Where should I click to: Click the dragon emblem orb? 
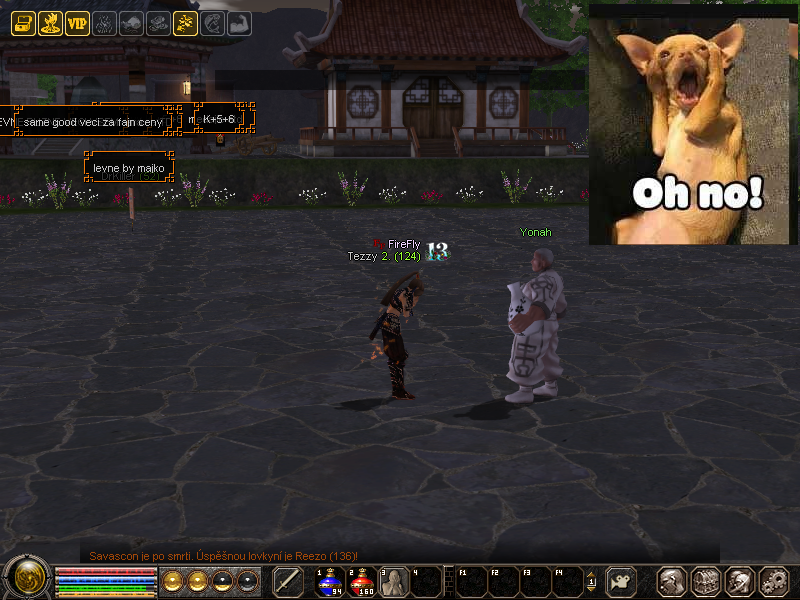tap(25, 579)
